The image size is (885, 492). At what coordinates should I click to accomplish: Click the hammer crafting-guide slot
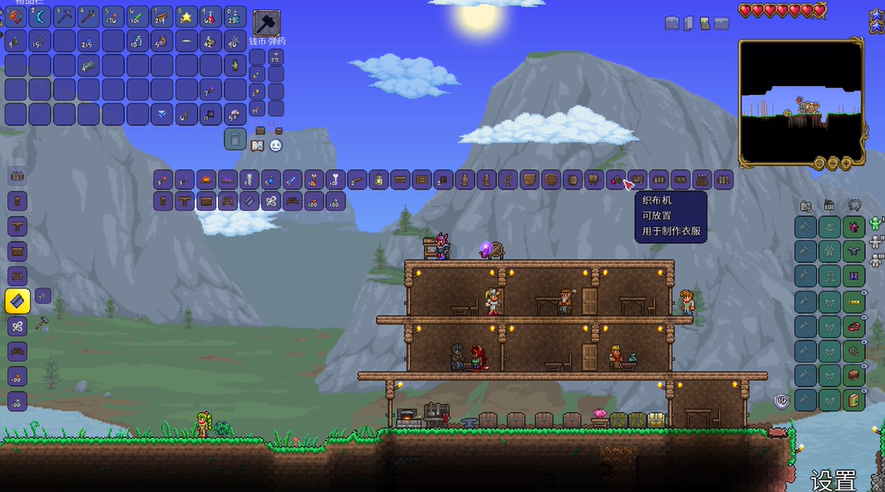pyautogui.click(x=266, y=24)
